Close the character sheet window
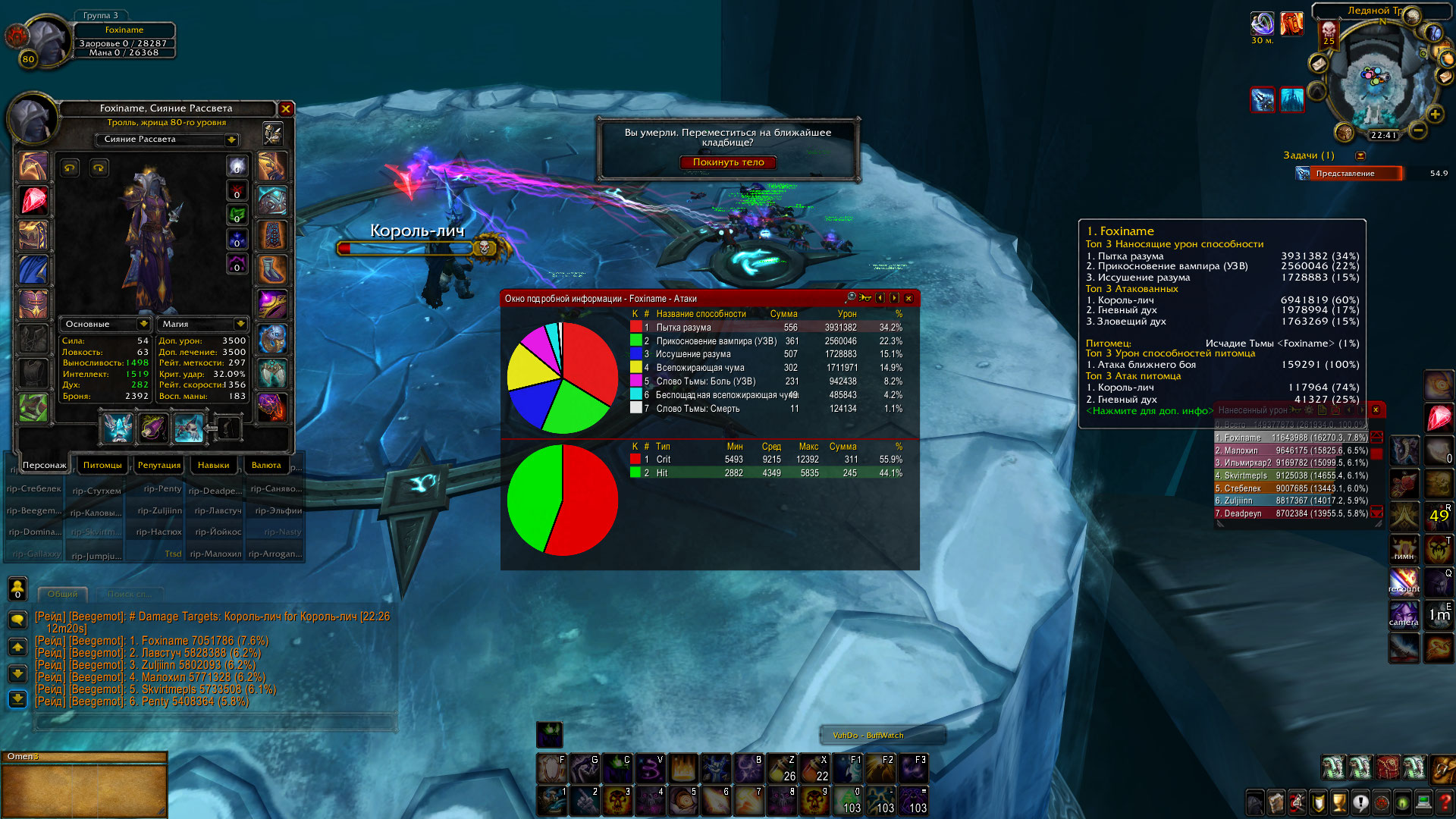This screenshot has width=1456, height=819. pyautogui.click(x=286, y=109)
